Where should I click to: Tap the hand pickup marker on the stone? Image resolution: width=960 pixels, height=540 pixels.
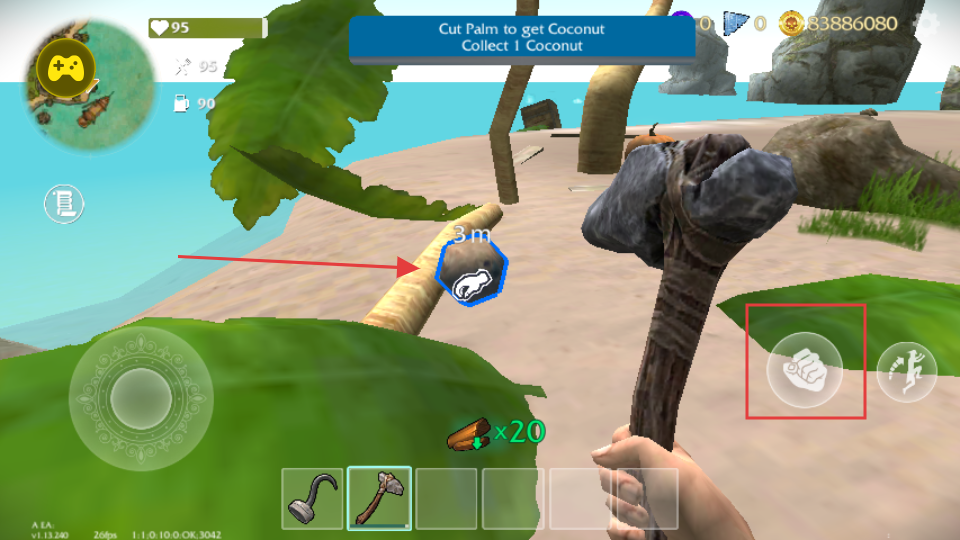472,279
